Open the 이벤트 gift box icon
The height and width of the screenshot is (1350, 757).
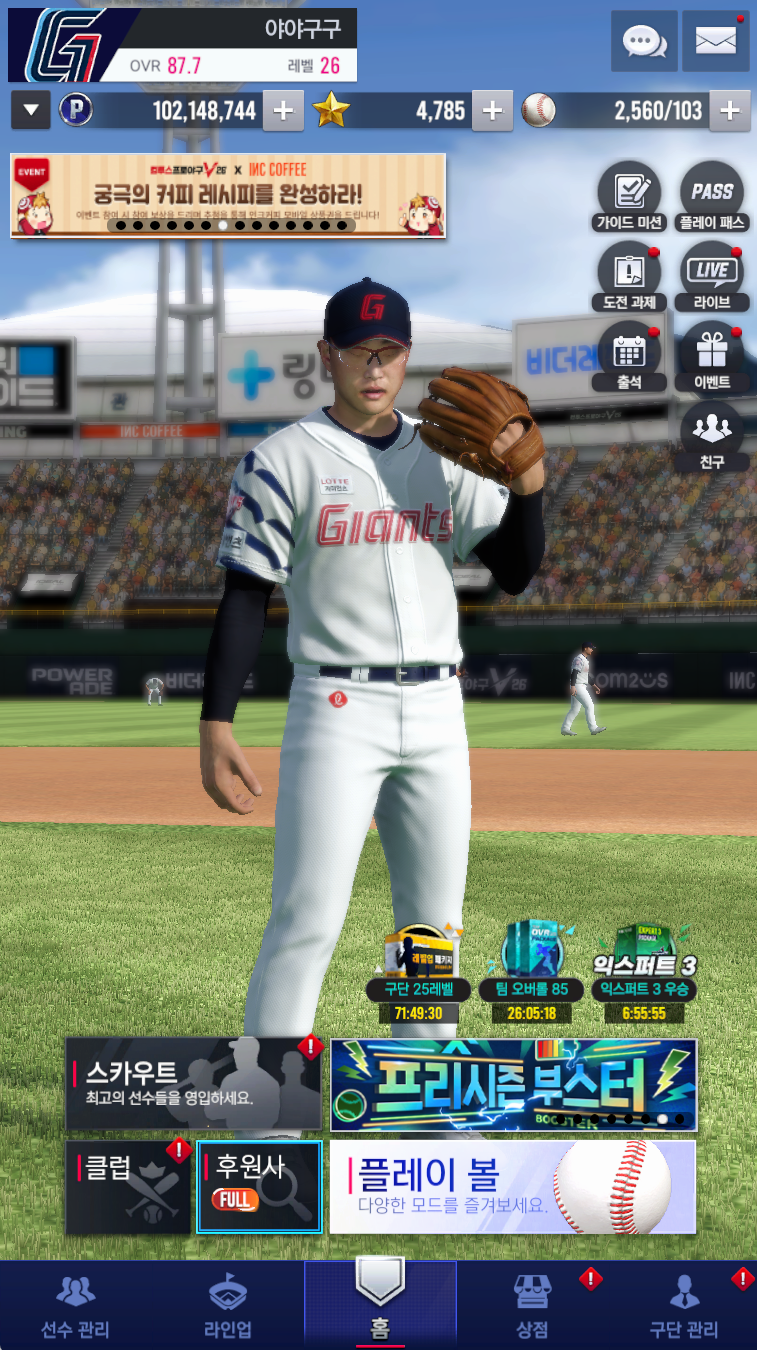click(x=711, y=357)
